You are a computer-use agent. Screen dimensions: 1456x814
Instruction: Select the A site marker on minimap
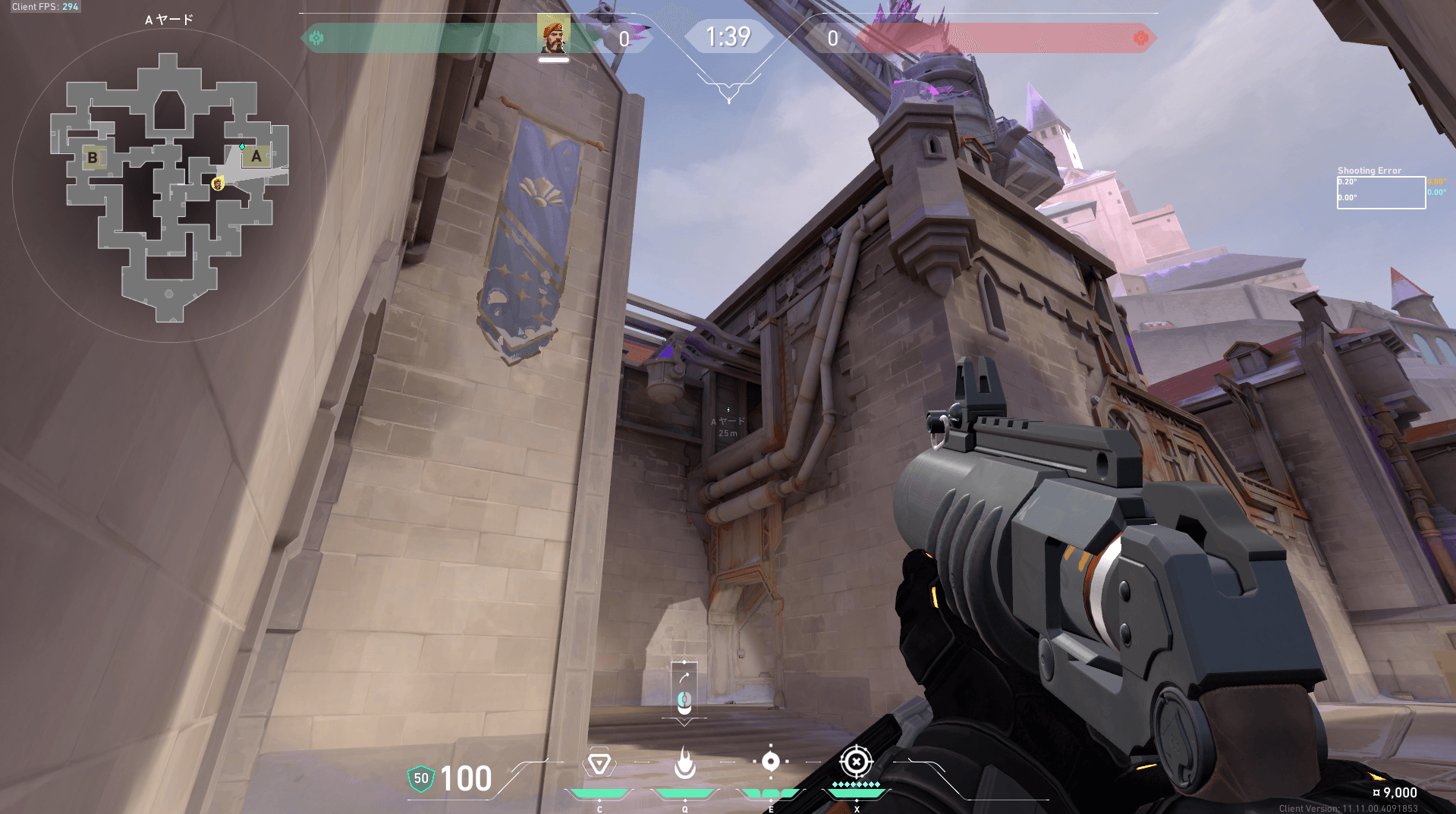256,156
